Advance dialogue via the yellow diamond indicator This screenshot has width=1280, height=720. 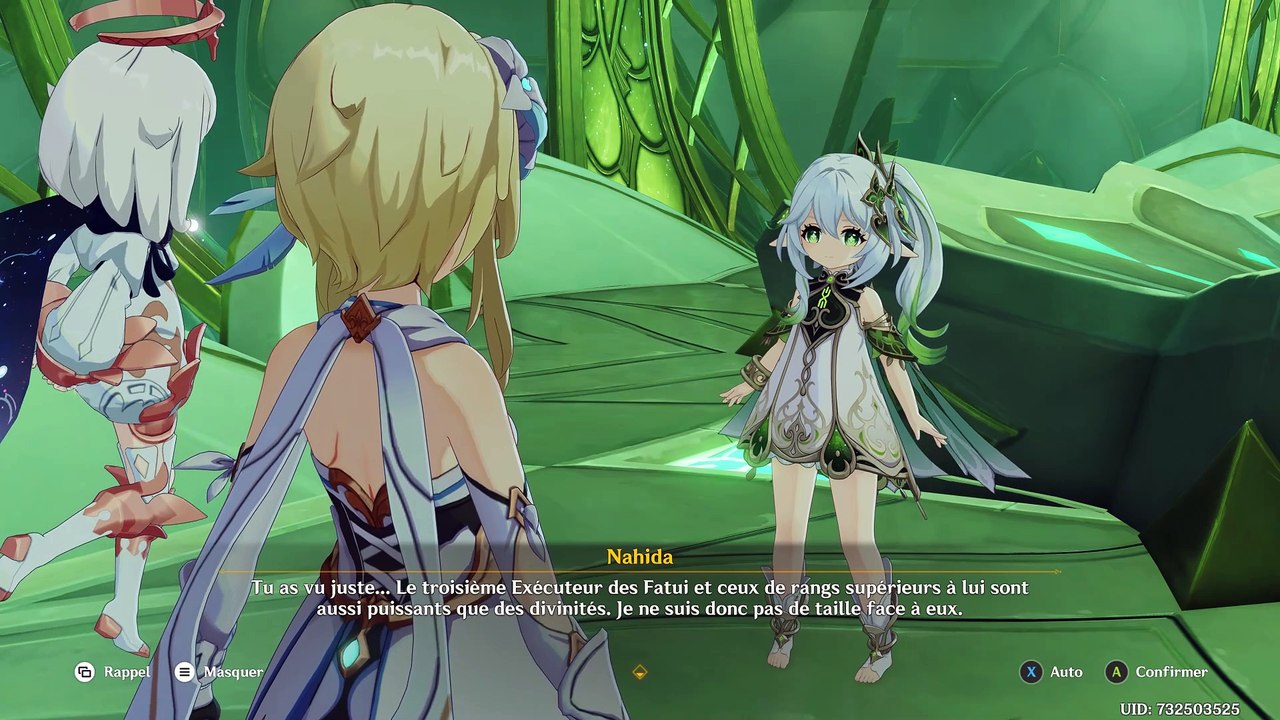[x=640, y=672]
